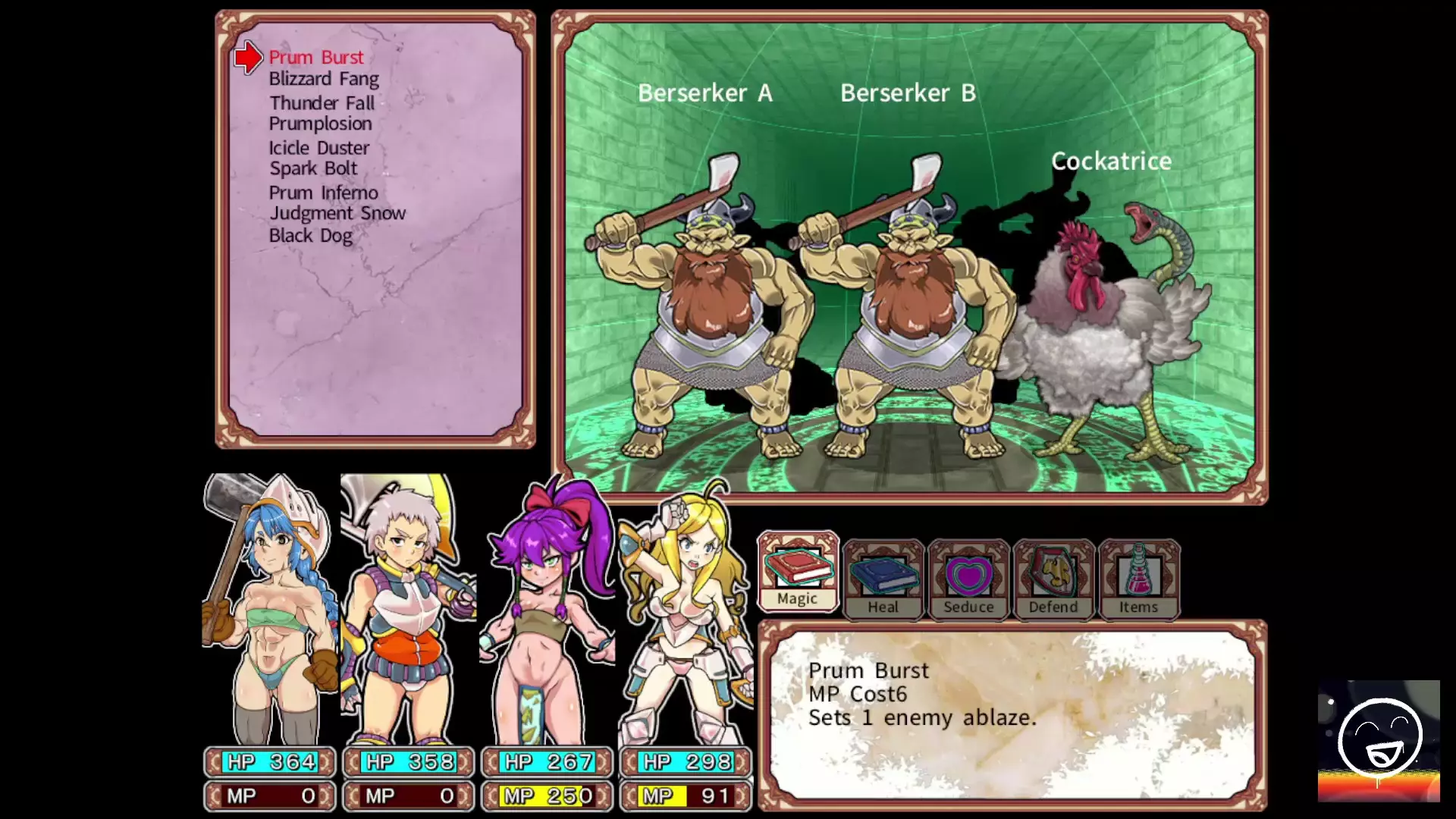The height and width of the screenshot is (819, 1456).
Task: Click the Spark Bolt entry
Action: [x=313, y=168]
